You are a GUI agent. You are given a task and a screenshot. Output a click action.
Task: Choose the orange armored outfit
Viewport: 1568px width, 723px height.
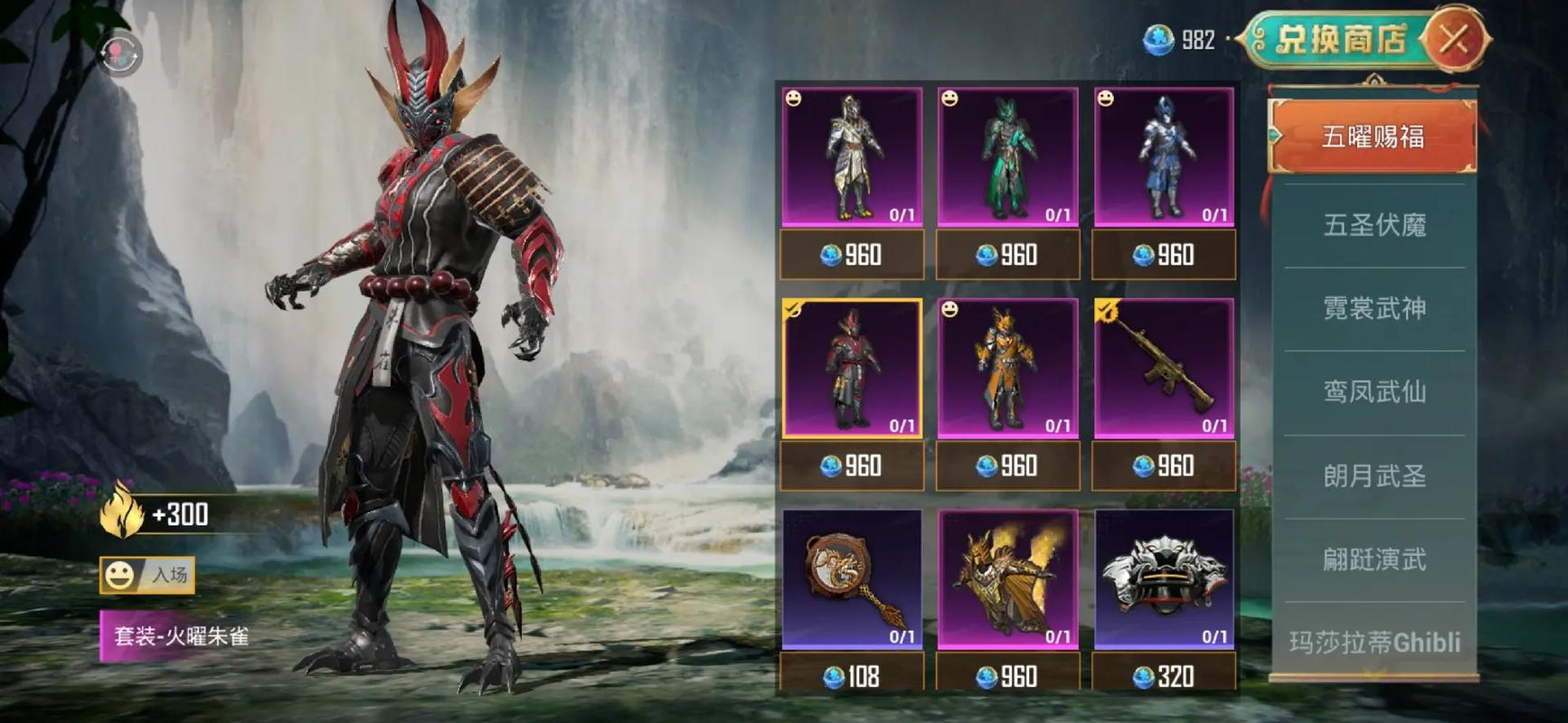[x=1007, y=368]
